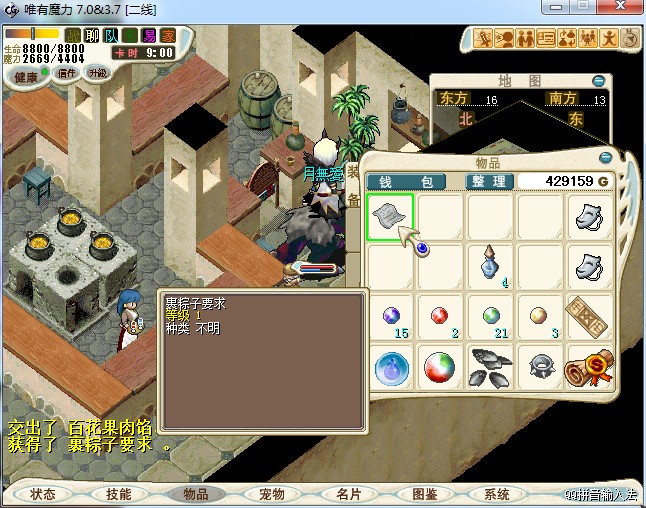Sort the inventory with 整理 button

(491, 181)
